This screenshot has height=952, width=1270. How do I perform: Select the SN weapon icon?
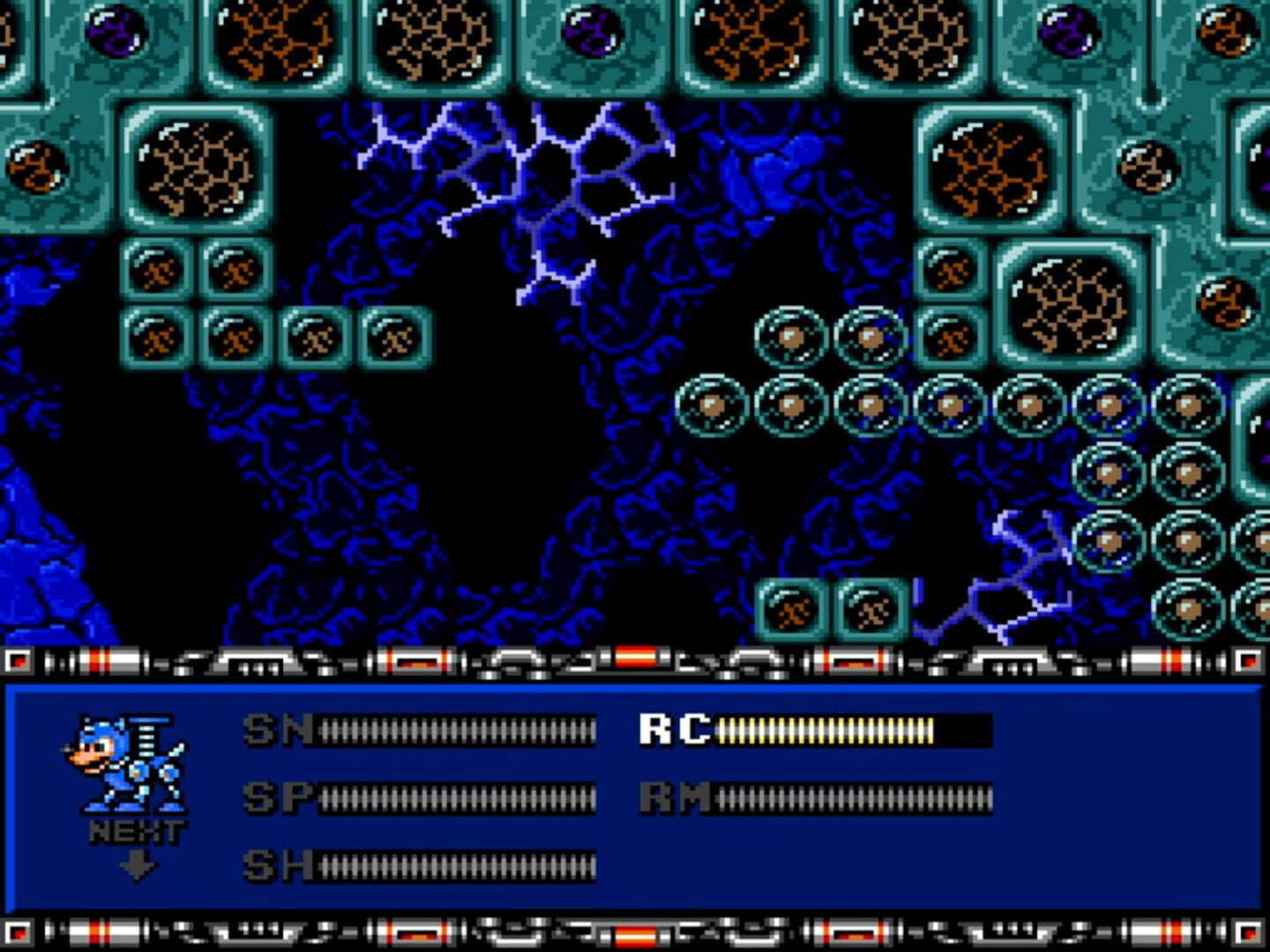click(273, 730)
